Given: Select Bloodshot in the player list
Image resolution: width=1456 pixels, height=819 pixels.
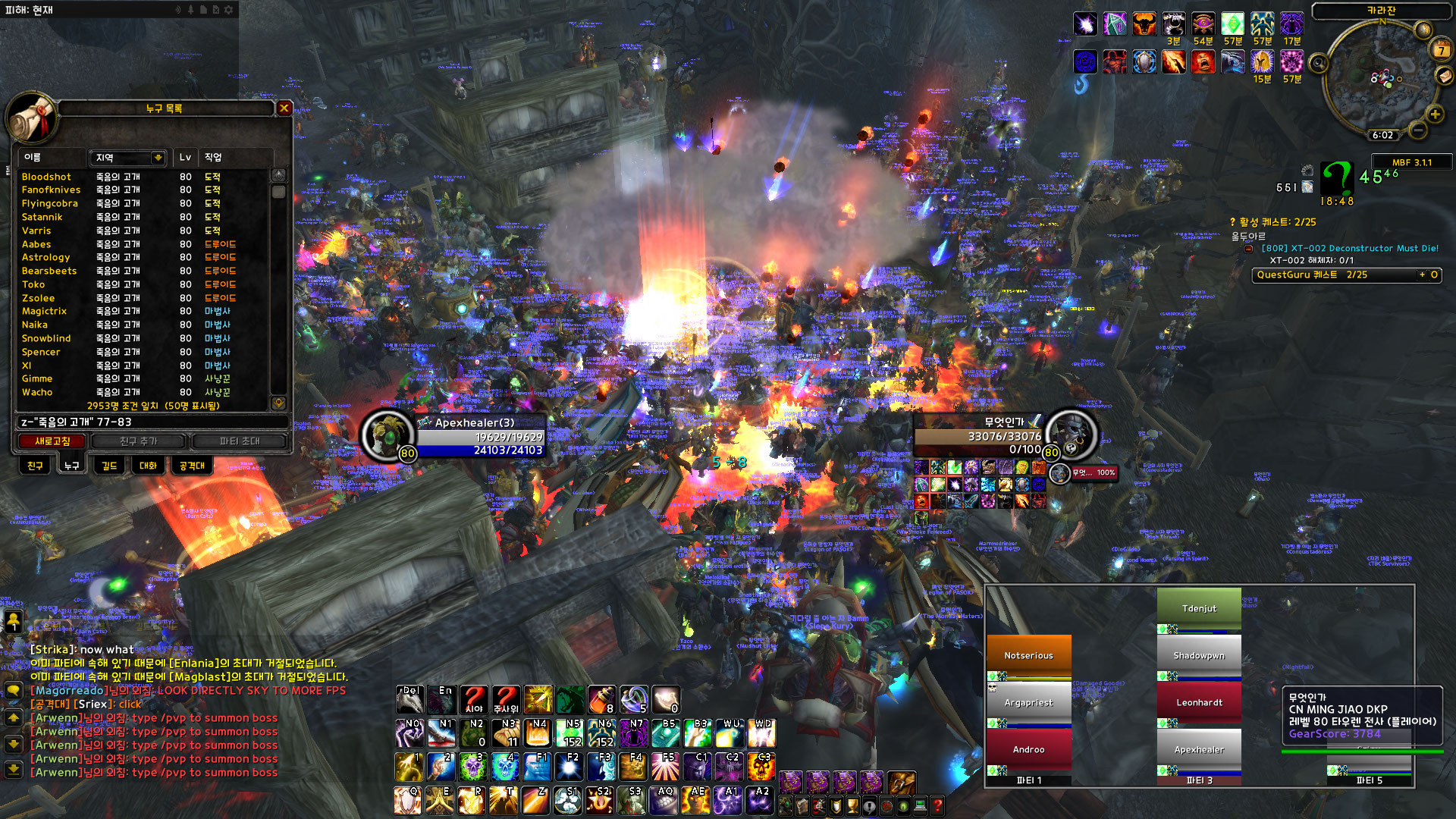Looking at the screenshot, I should tap(46, 177).
